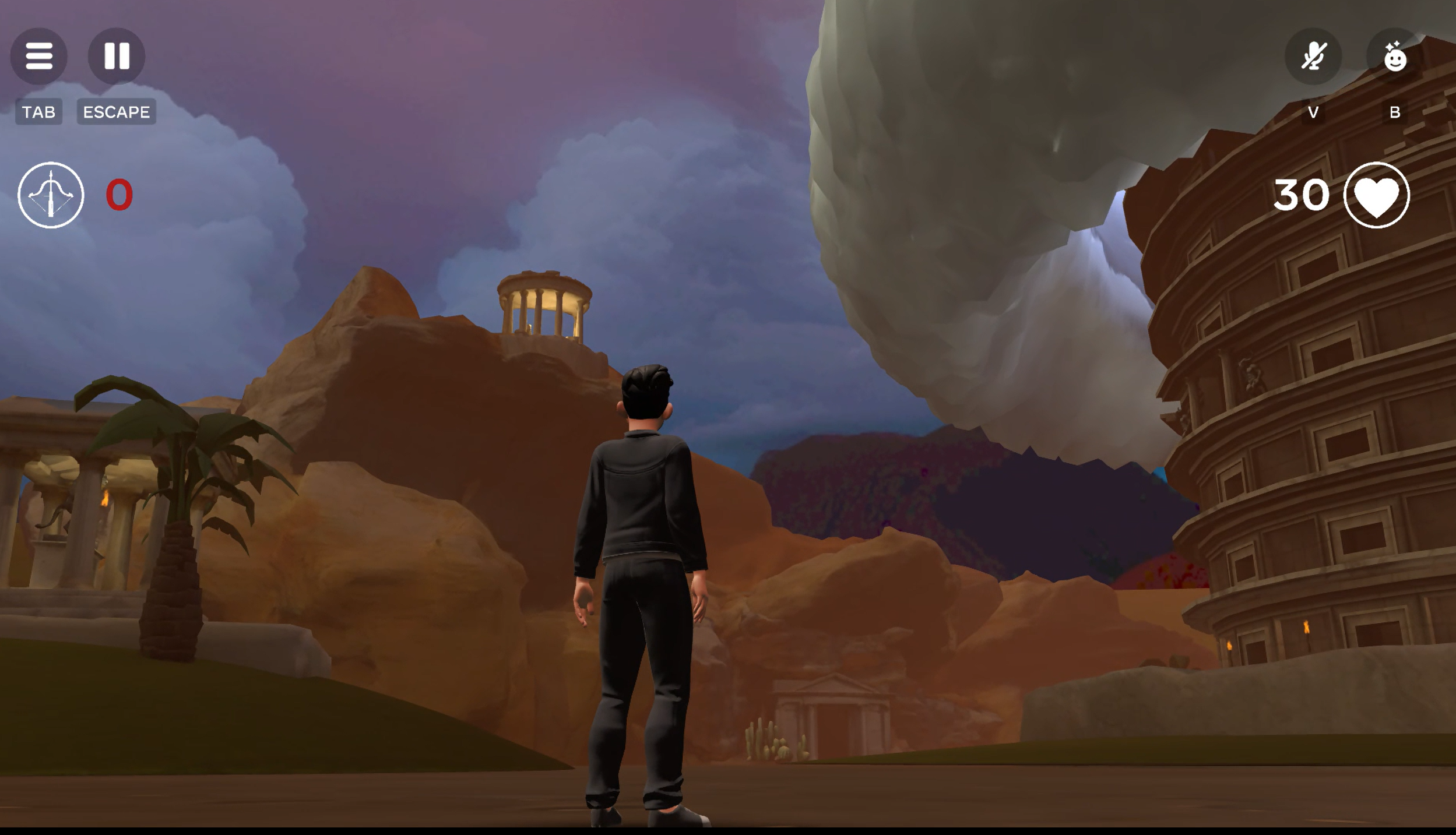Open the hamburger main menu

click(38, 56)
